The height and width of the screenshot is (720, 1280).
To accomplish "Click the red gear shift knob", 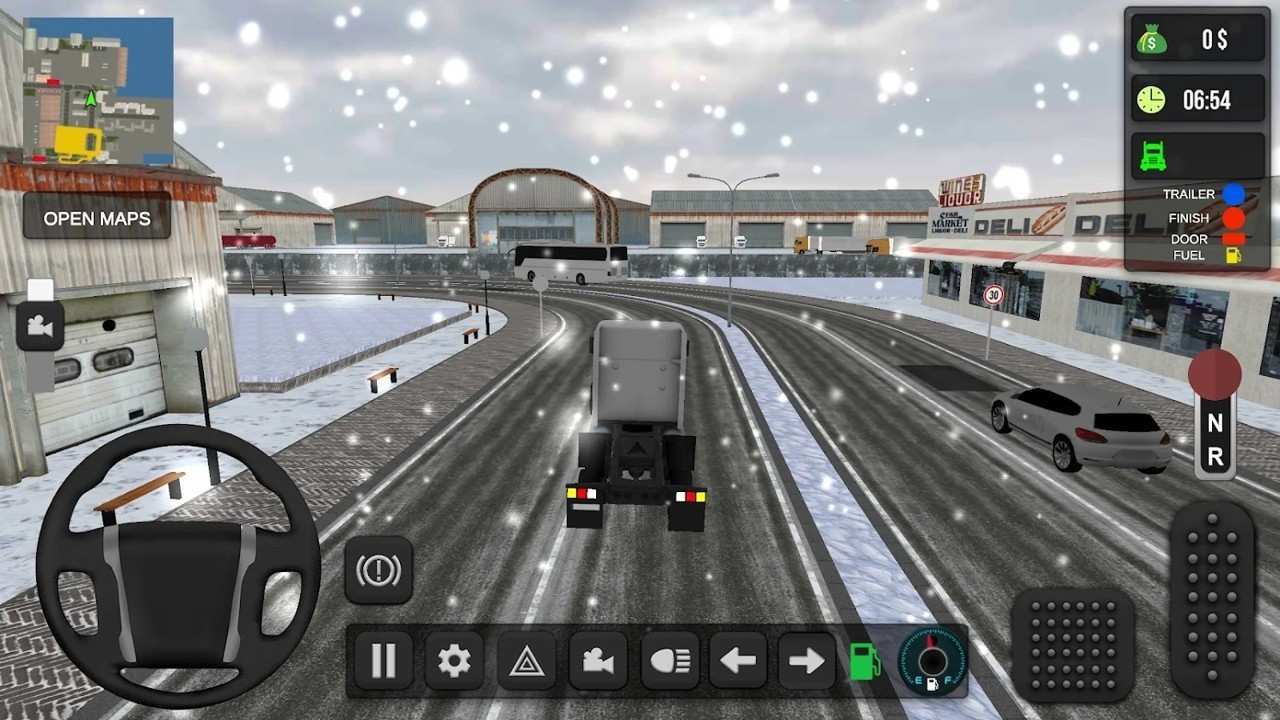I will click(1214, 373).
